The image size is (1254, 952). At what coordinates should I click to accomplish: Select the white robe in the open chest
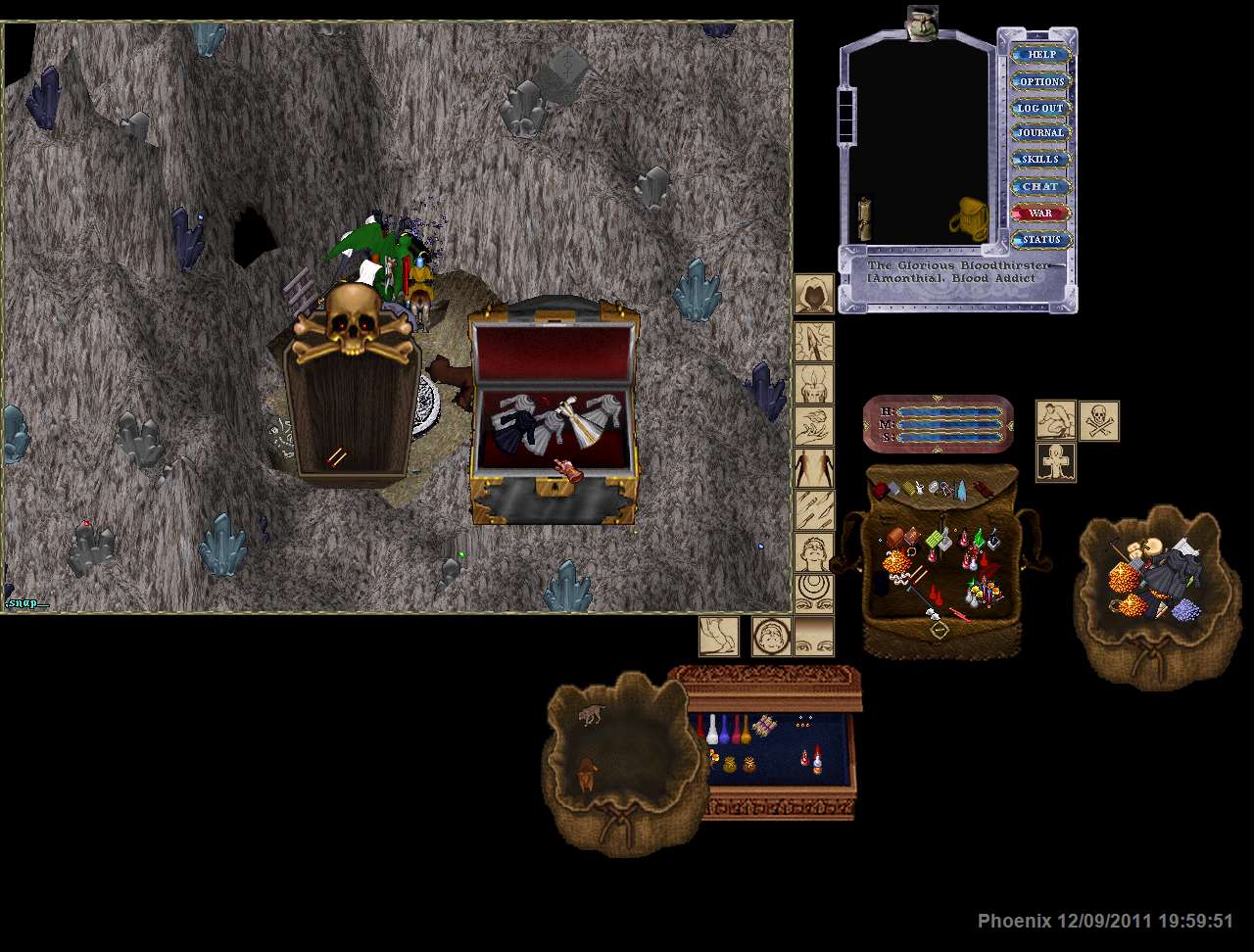coord(586,428)
